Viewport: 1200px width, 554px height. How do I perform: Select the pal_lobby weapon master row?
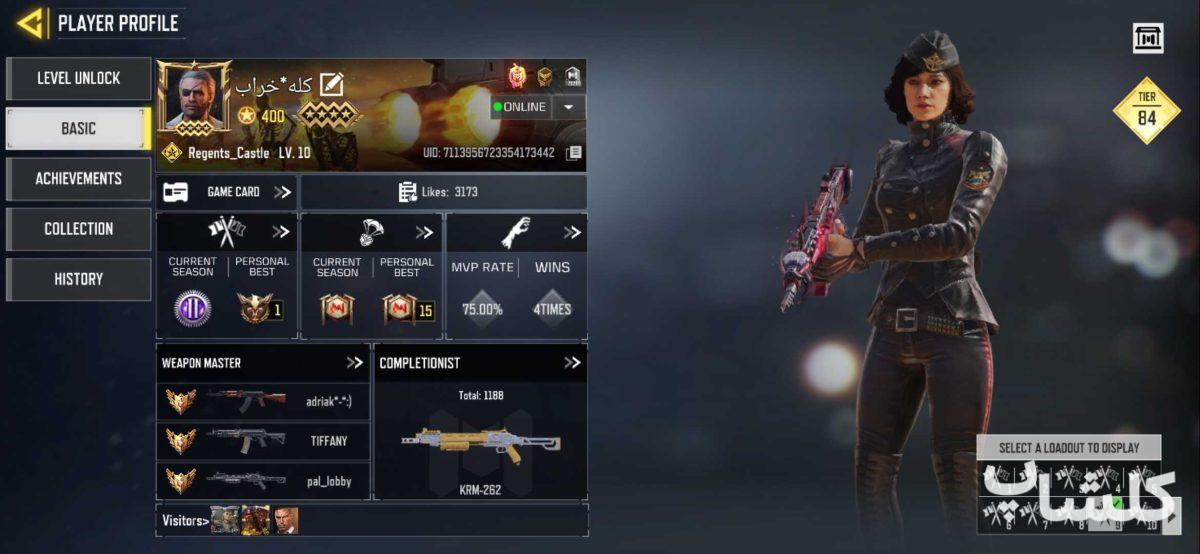click(x=263, y=480)
